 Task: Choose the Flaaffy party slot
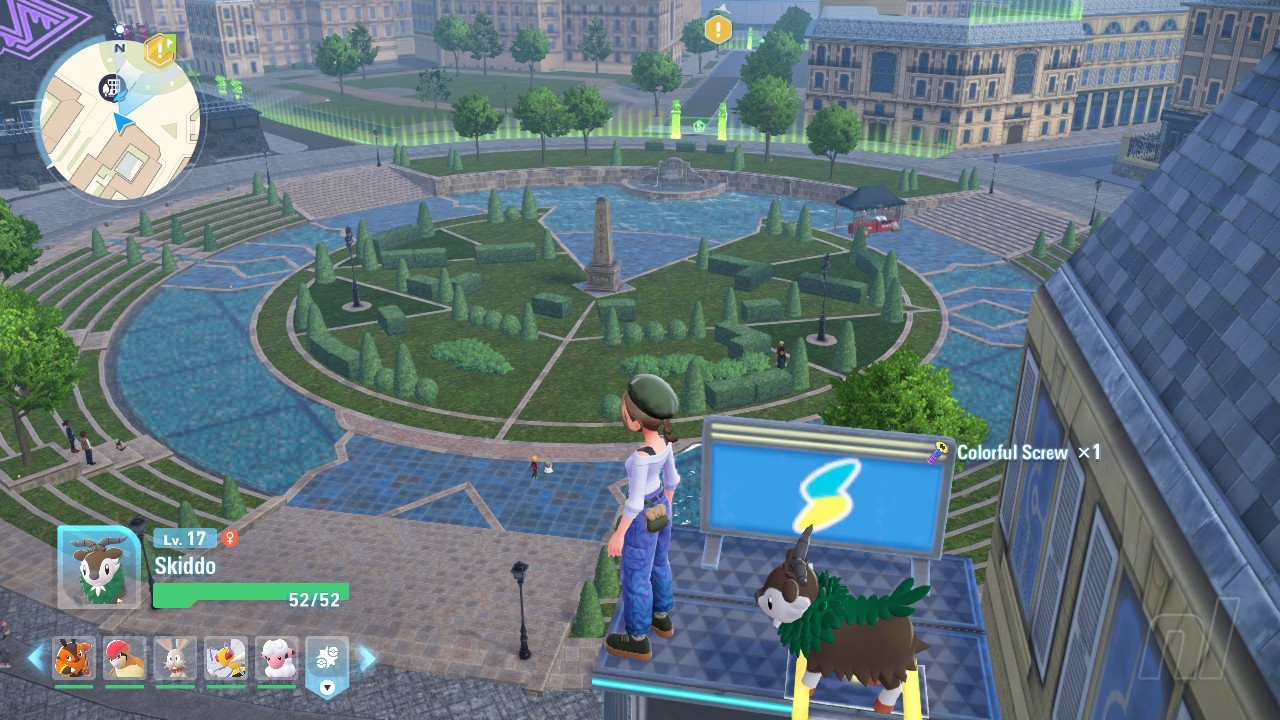coord(277,658)
